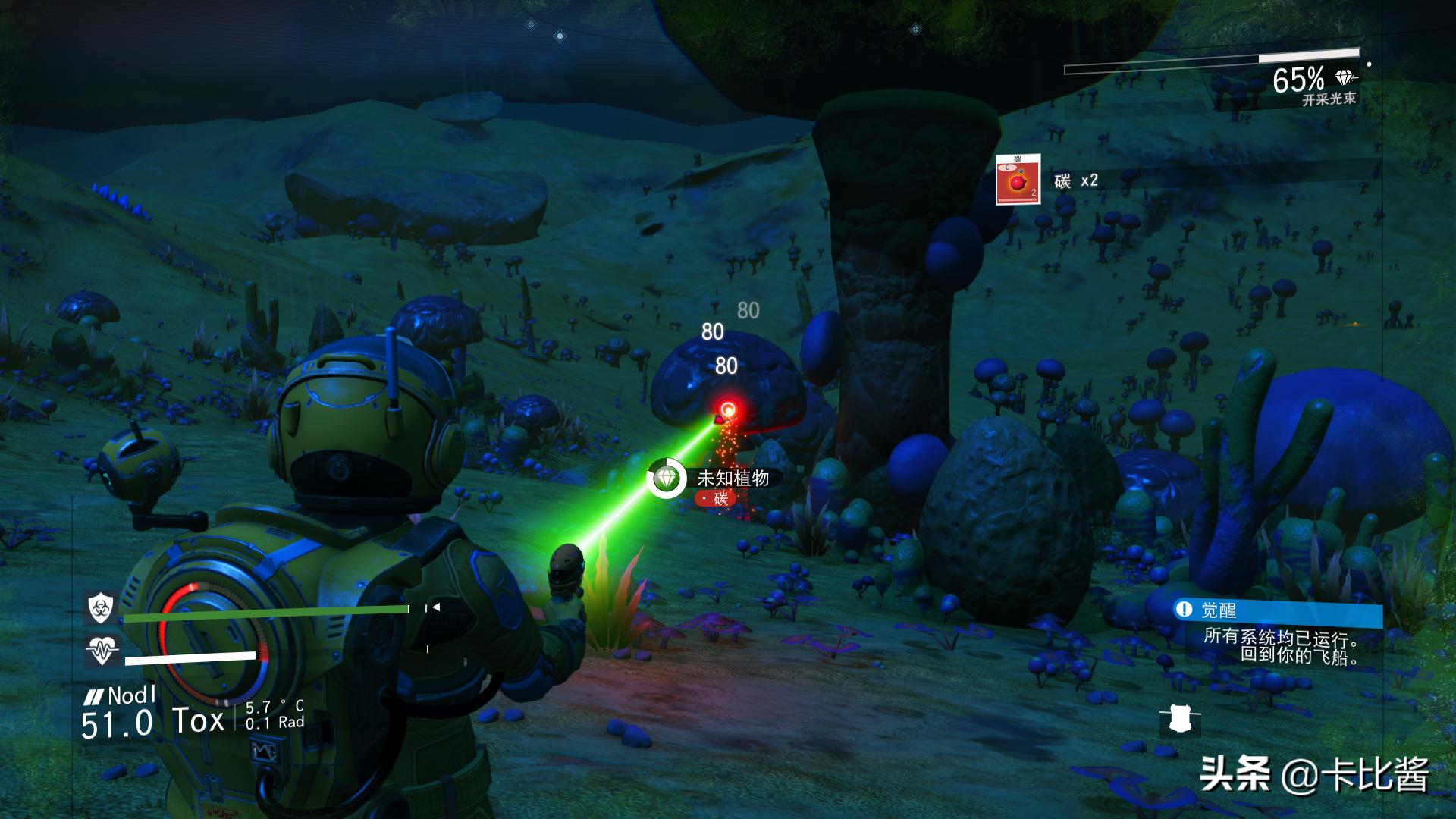Select the red carbon pickup item icon
The width and height of the screenshot is (1456, 819).
click(1018, 180)
